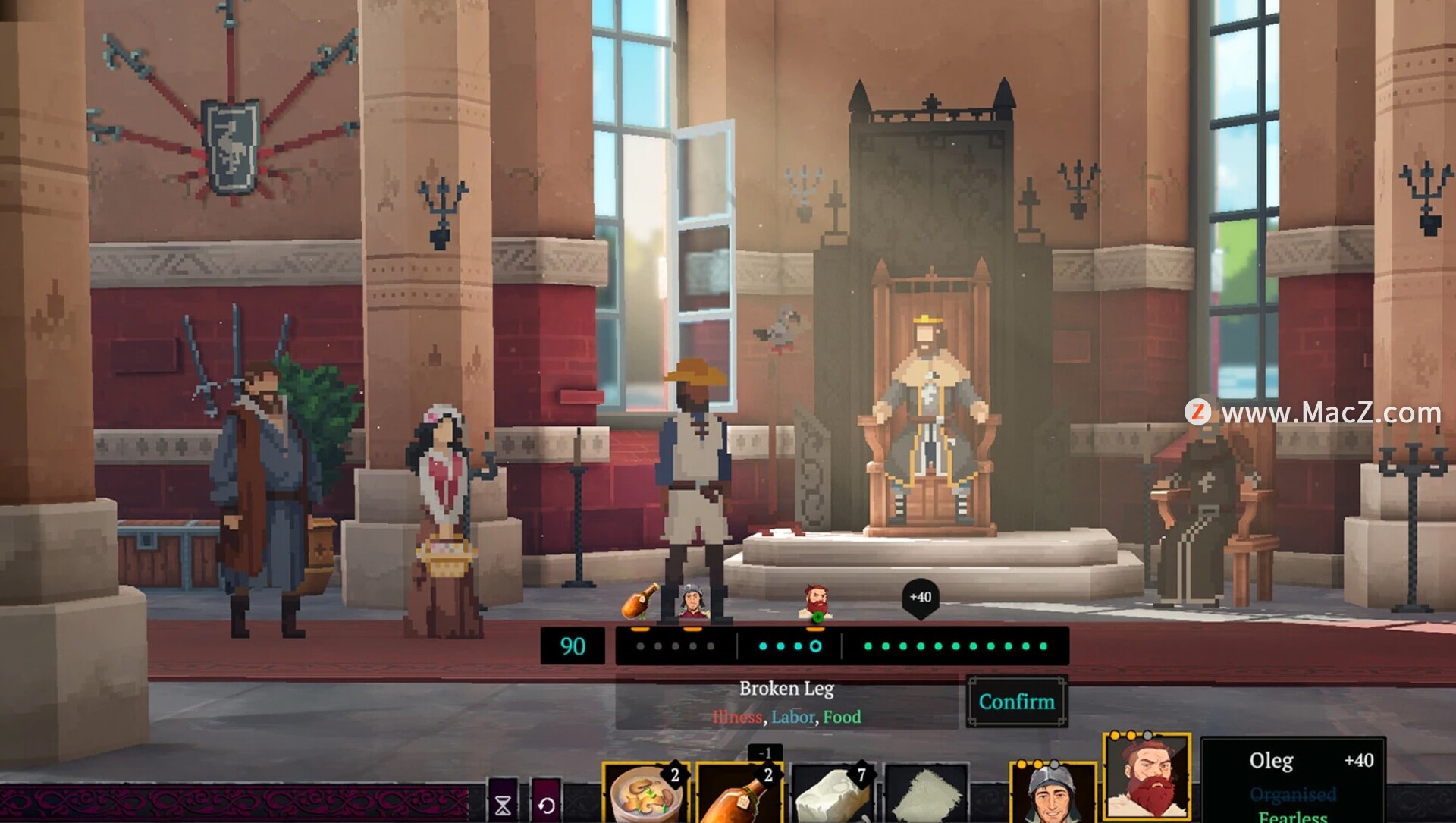Image resolution: width=1456 pixels, height=823 pixels.
Task: Click the hourglass wait button
Action: pyautogui.click(x=503, y=804)
